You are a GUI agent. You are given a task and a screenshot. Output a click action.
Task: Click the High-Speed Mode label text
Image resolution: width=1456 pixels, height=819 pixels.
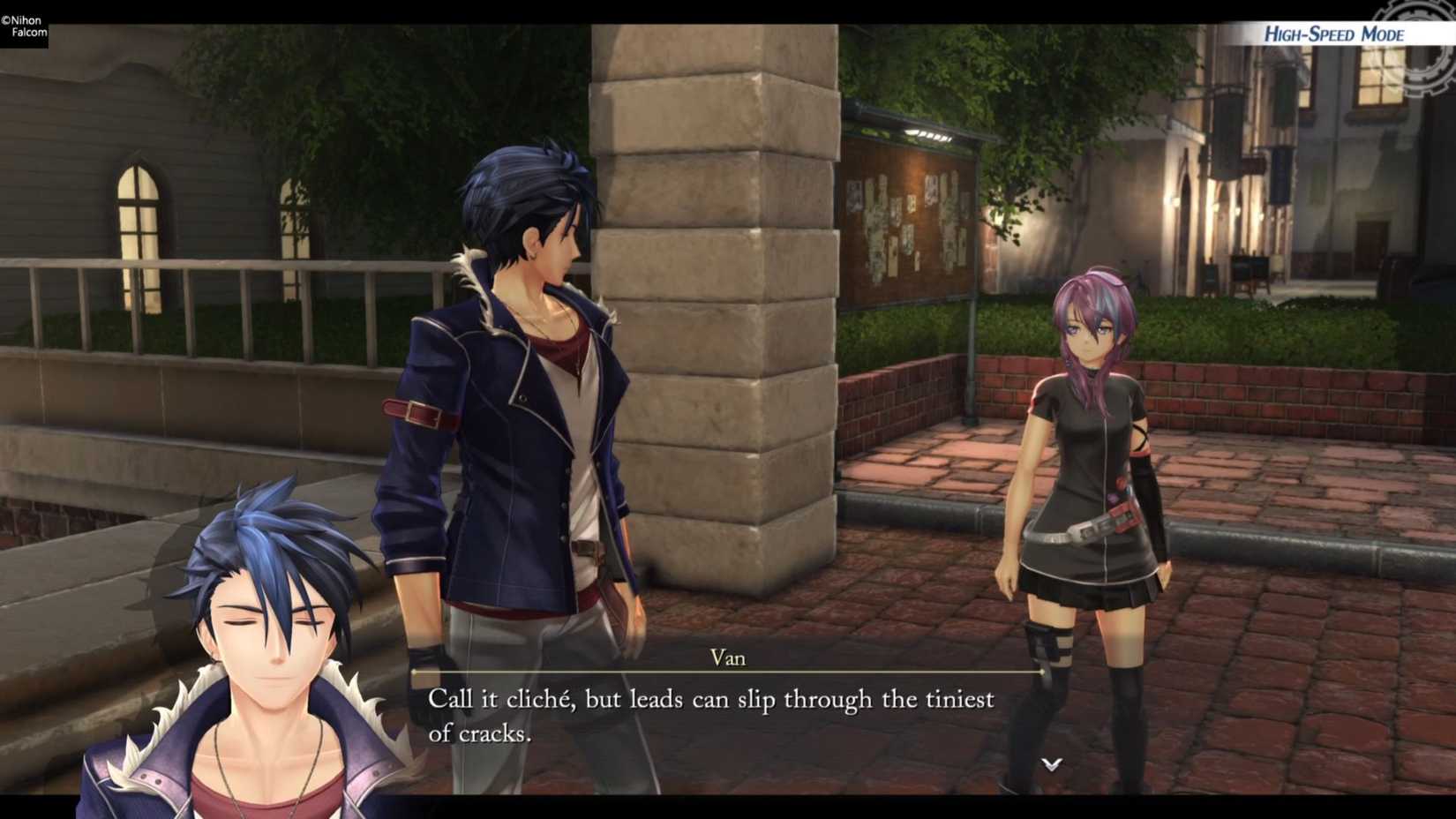pos(1333,34)
